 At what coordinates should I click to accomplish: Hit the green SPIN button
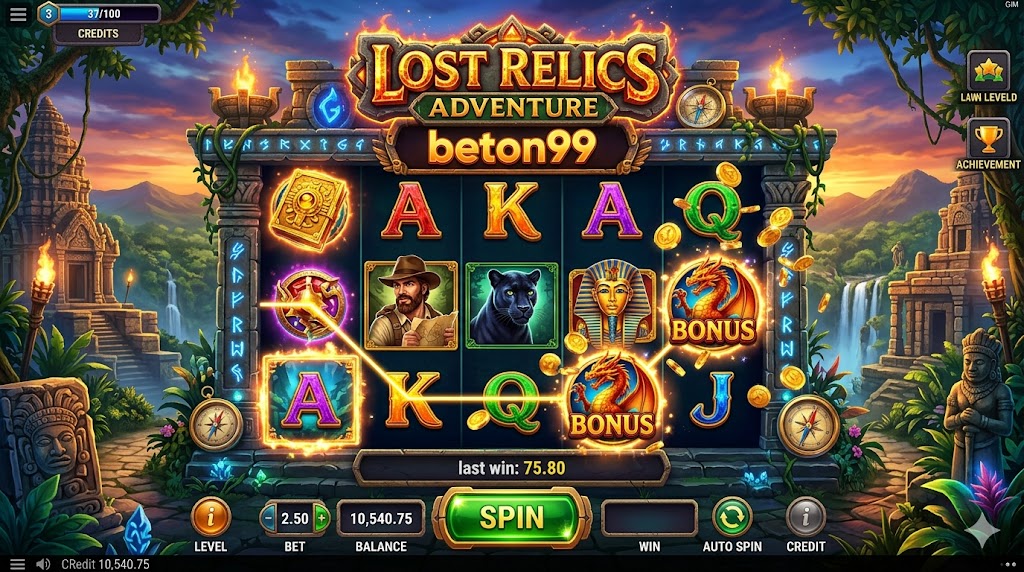coord(511,517)
